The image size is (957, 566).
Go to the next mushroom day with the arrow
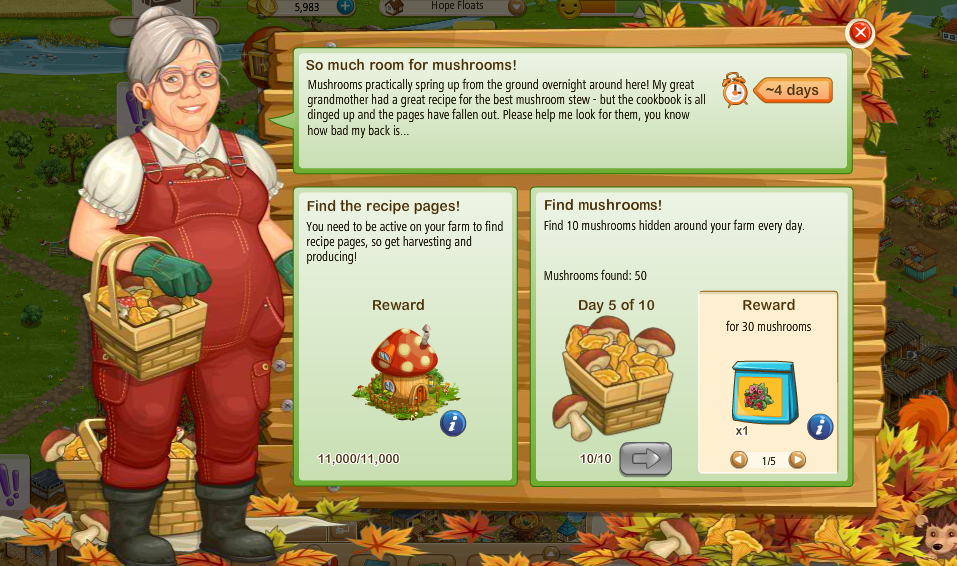pos(645,459)
